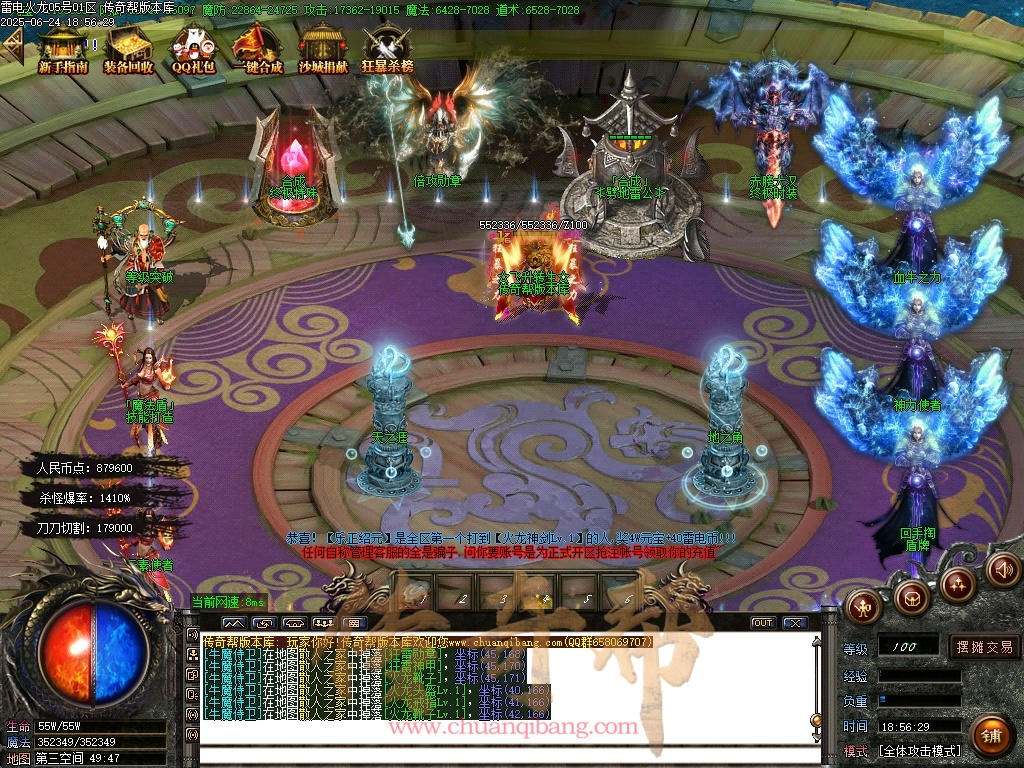This screenshot has width=1024, height=768.
Task: Open the keyboard icon button above chat
Action: coord(355,623)
